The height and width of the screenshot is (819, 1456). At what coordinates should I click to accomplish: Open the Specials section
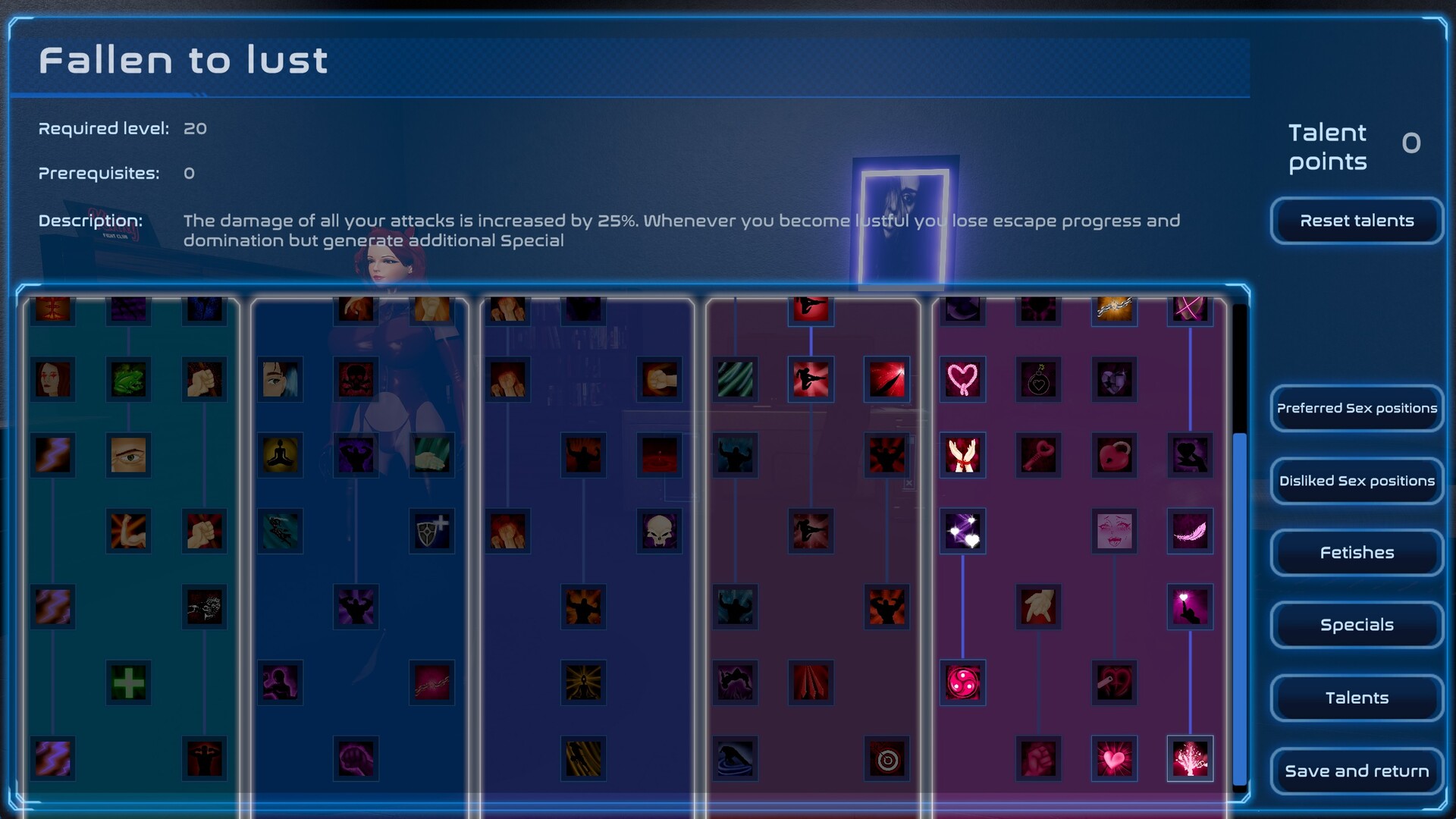click(x=1357, y=625)
